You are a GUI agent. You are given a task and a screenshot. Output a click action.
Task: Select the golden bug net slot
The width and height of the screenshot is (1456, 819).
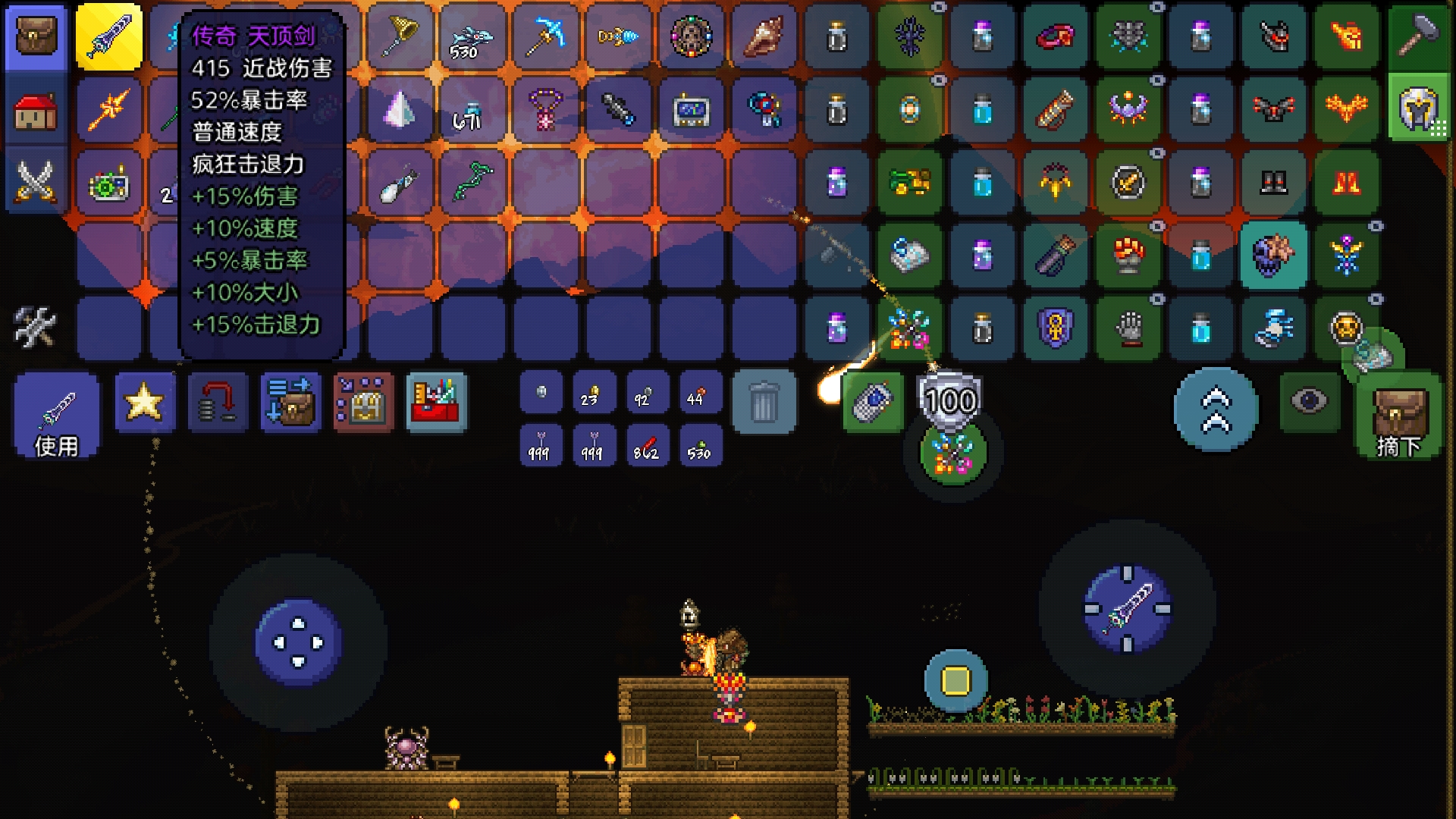(x=400, y=36)
